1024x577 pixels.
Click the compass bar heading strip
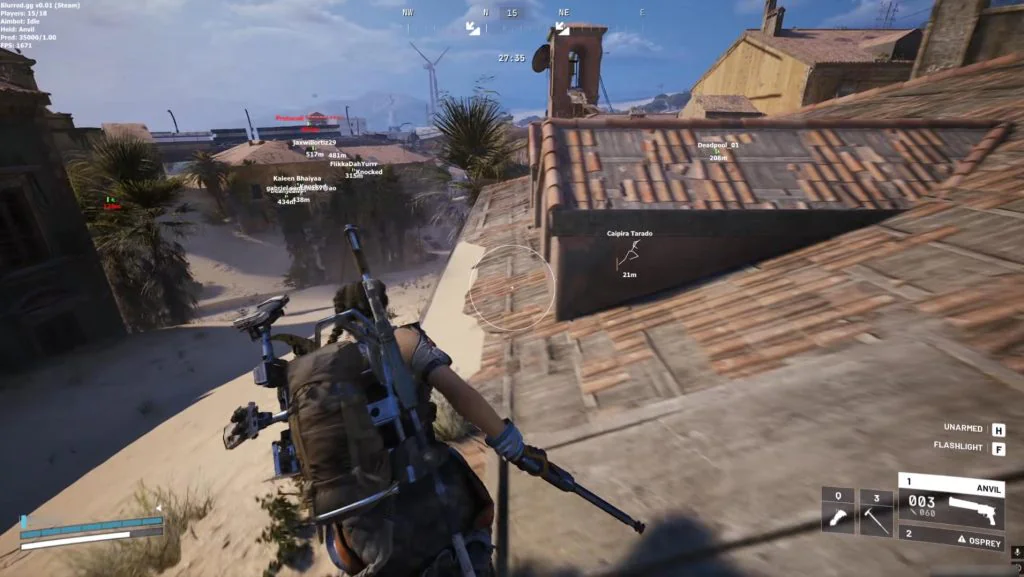[511, 13]
